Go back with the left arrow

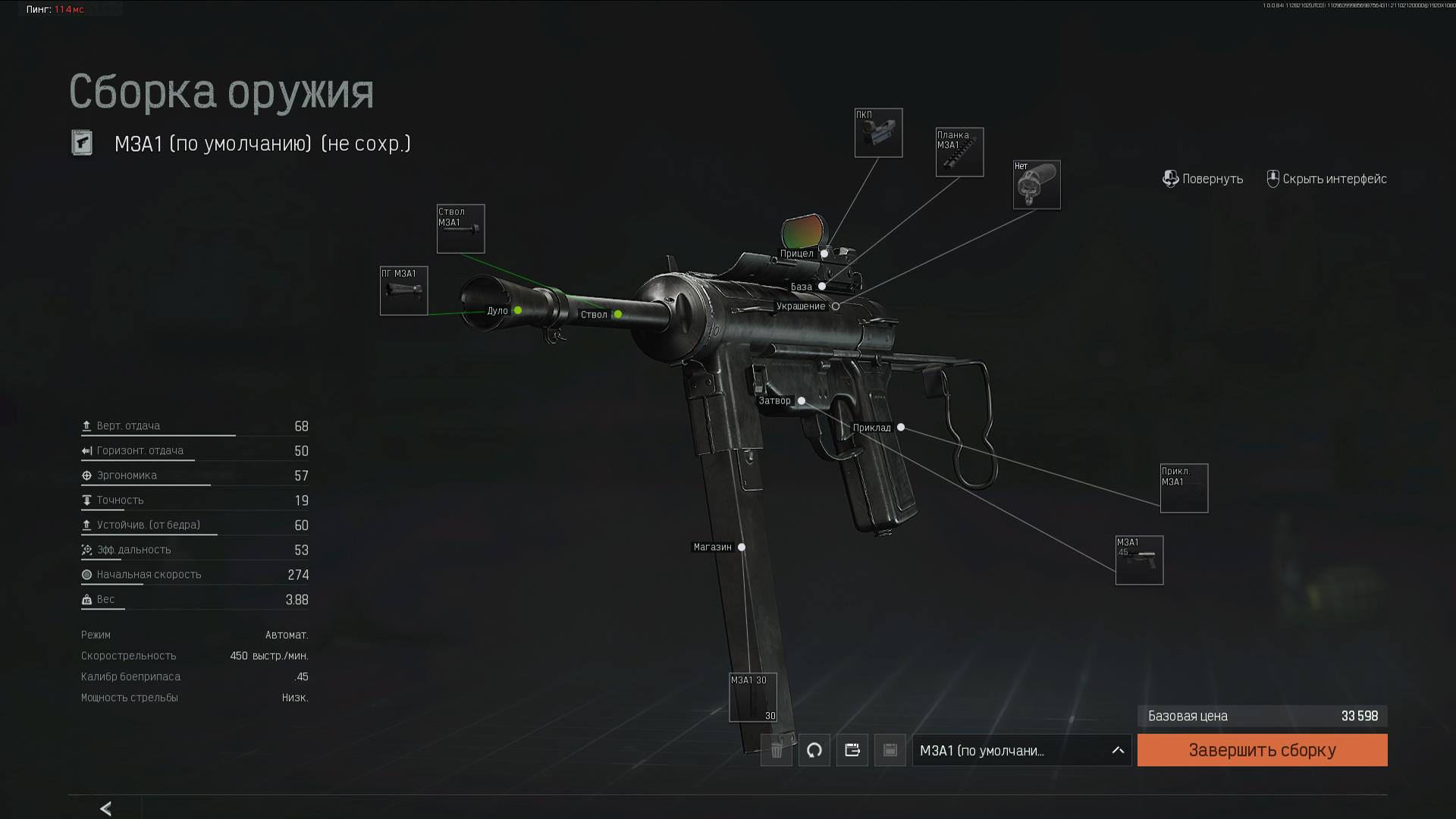(106, 808)
